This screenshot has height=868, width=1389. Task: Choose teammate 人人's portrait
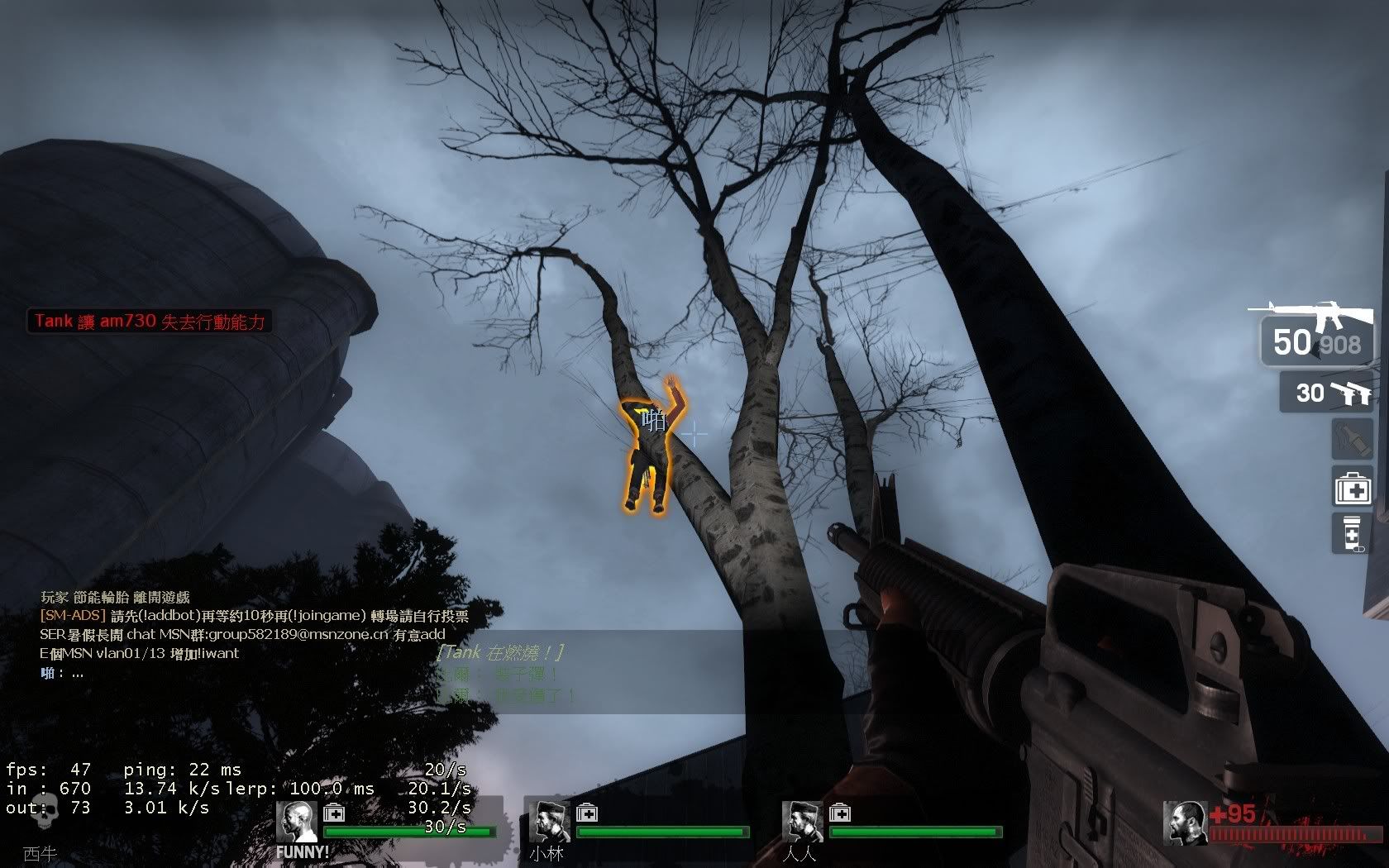pos(802,823)
